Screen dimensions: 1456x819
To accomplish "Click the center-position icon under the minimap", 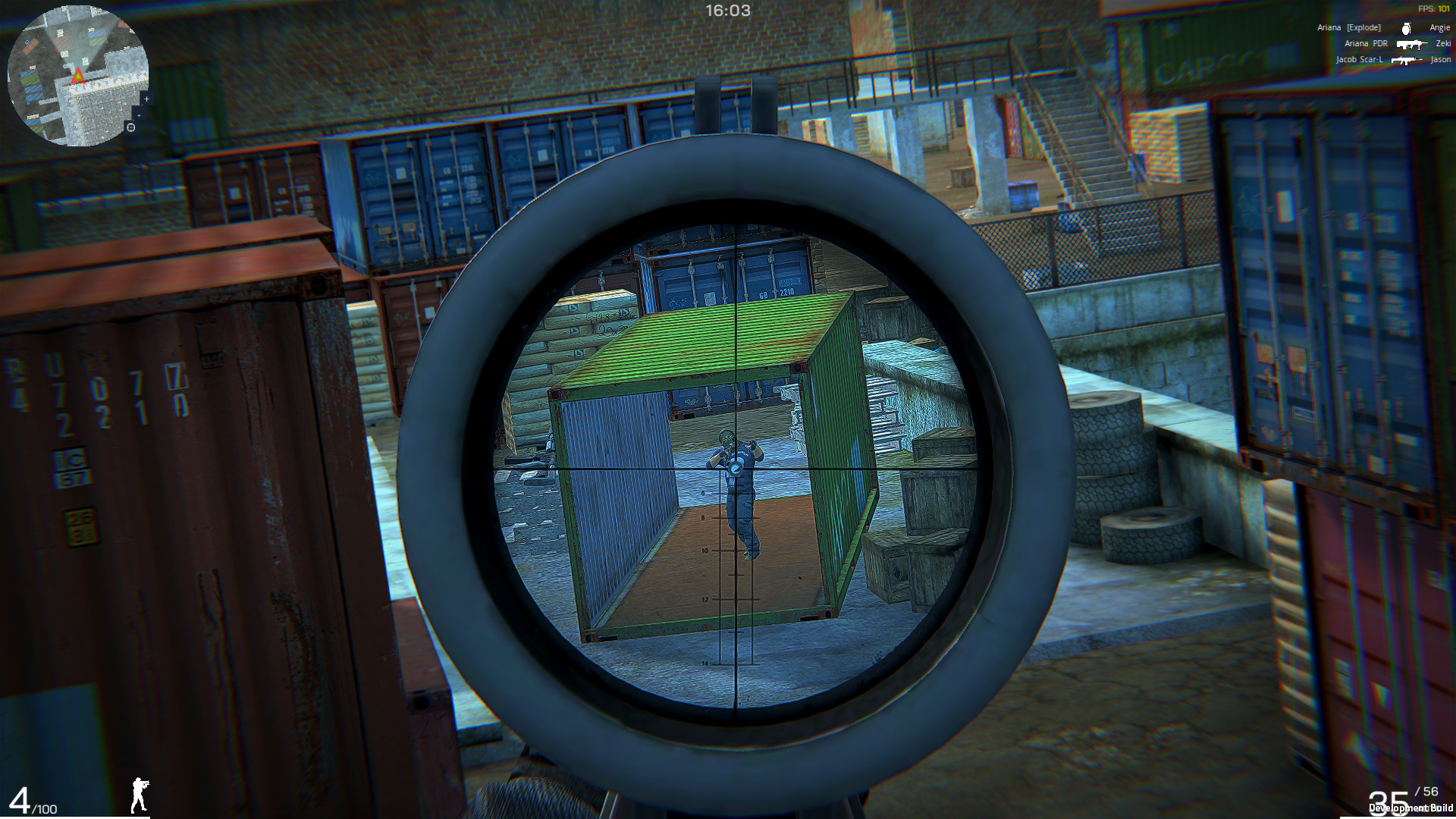I will [x=130, y=127].
